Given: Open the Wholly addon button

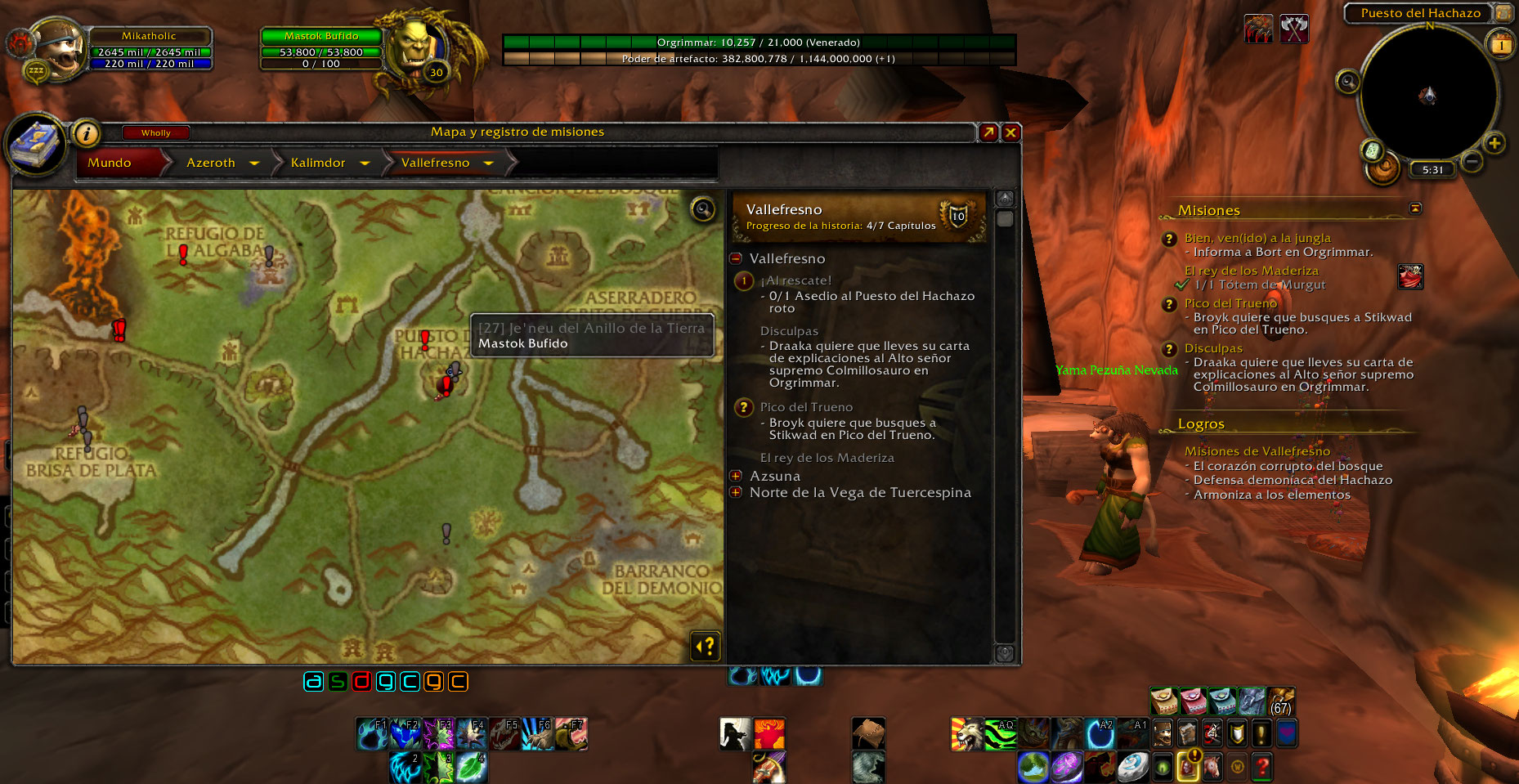Looking at the screenshot, I should (x=155, y=132).
